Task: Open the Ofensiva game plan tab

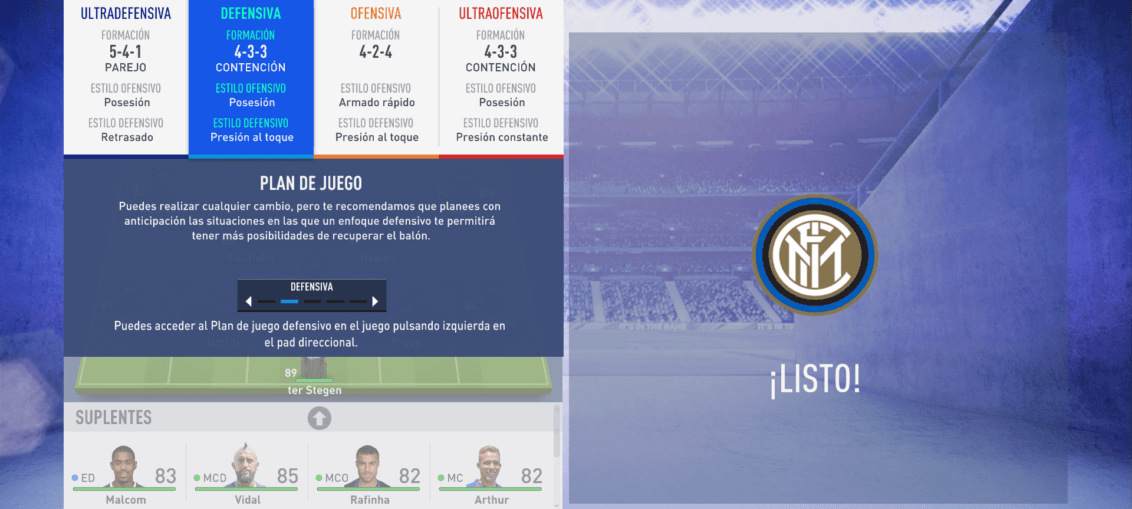Action: click(376, 76)
